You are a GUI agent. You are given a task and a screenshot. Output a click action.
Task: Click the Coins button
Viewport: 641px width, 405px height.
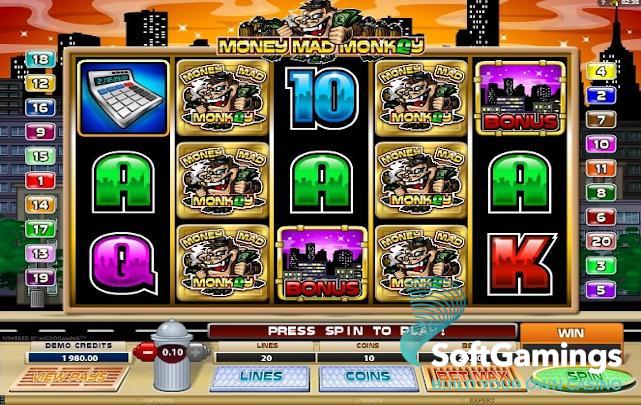pyautogui.click(x=353, y=377)
